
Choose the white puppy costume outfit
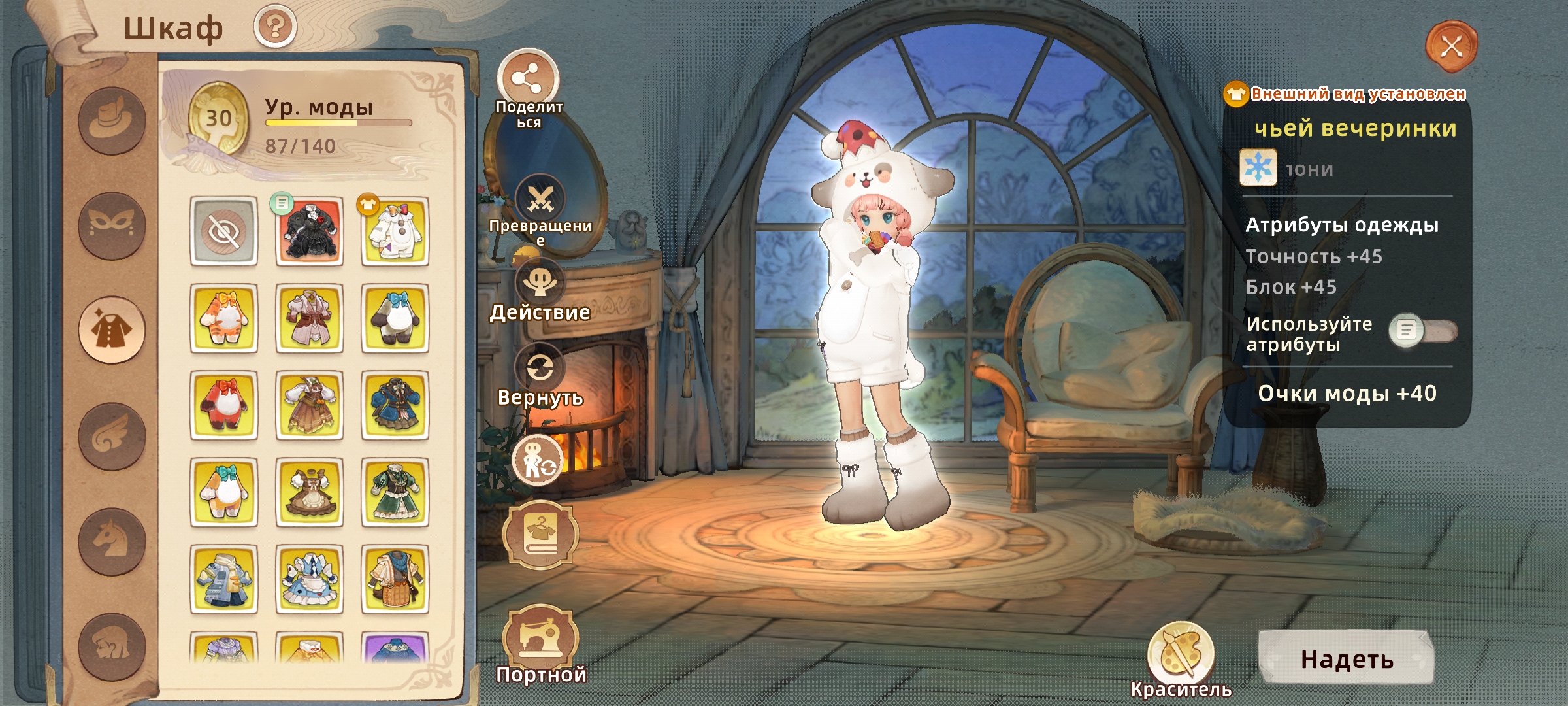pyautogui.click(x=395, y=231)
